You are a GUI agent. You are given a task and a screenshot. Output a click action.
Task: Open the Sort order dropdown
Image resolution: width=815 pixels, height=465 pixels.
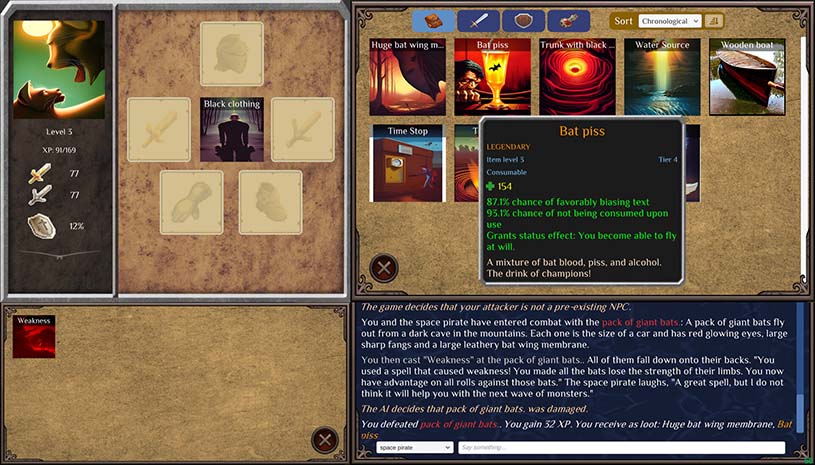tap(668, 20)
